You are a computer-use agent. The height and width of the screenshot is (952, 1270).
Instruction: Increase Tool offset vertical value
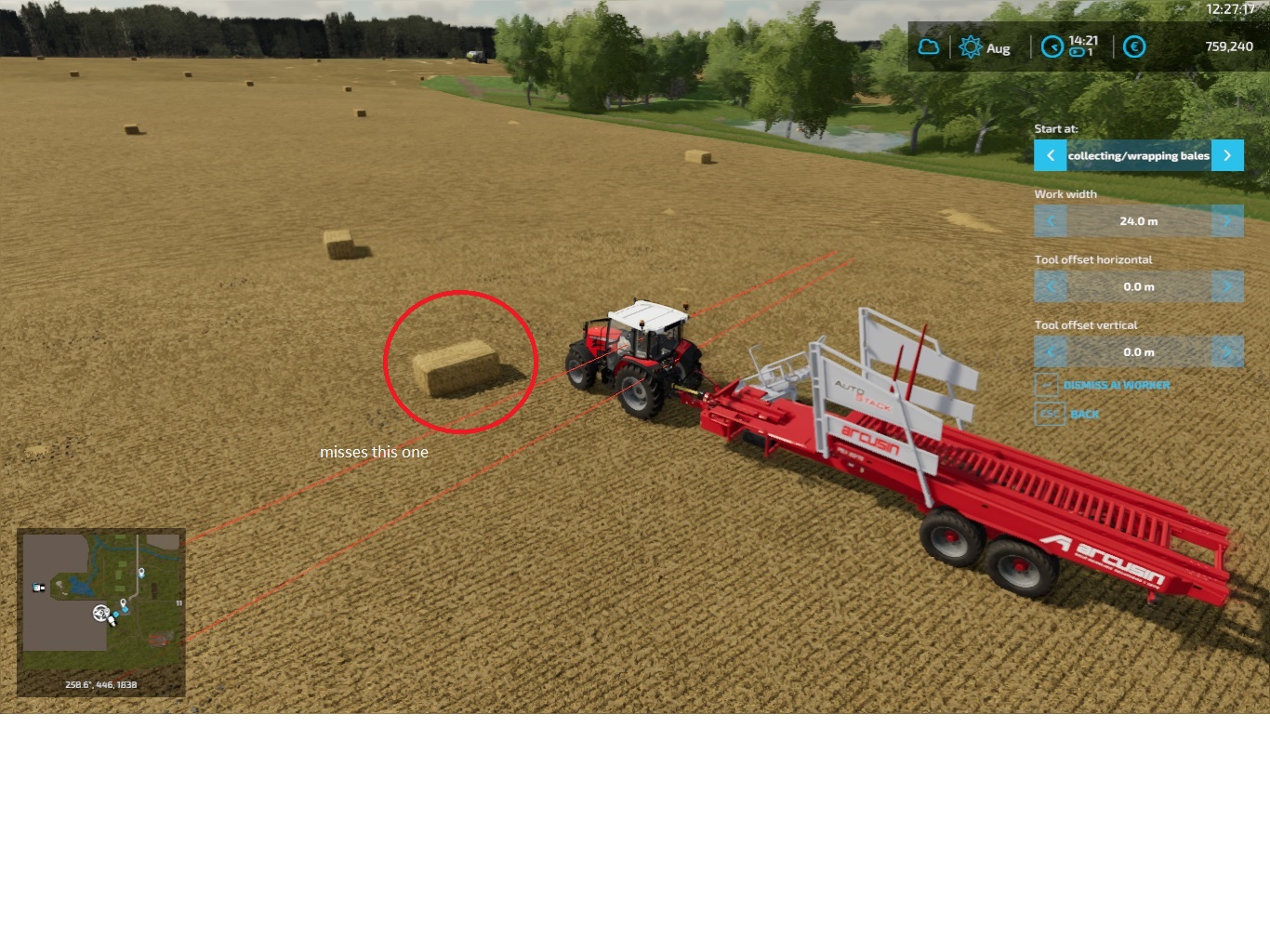pyautogui.click(x=1227, y=351)
